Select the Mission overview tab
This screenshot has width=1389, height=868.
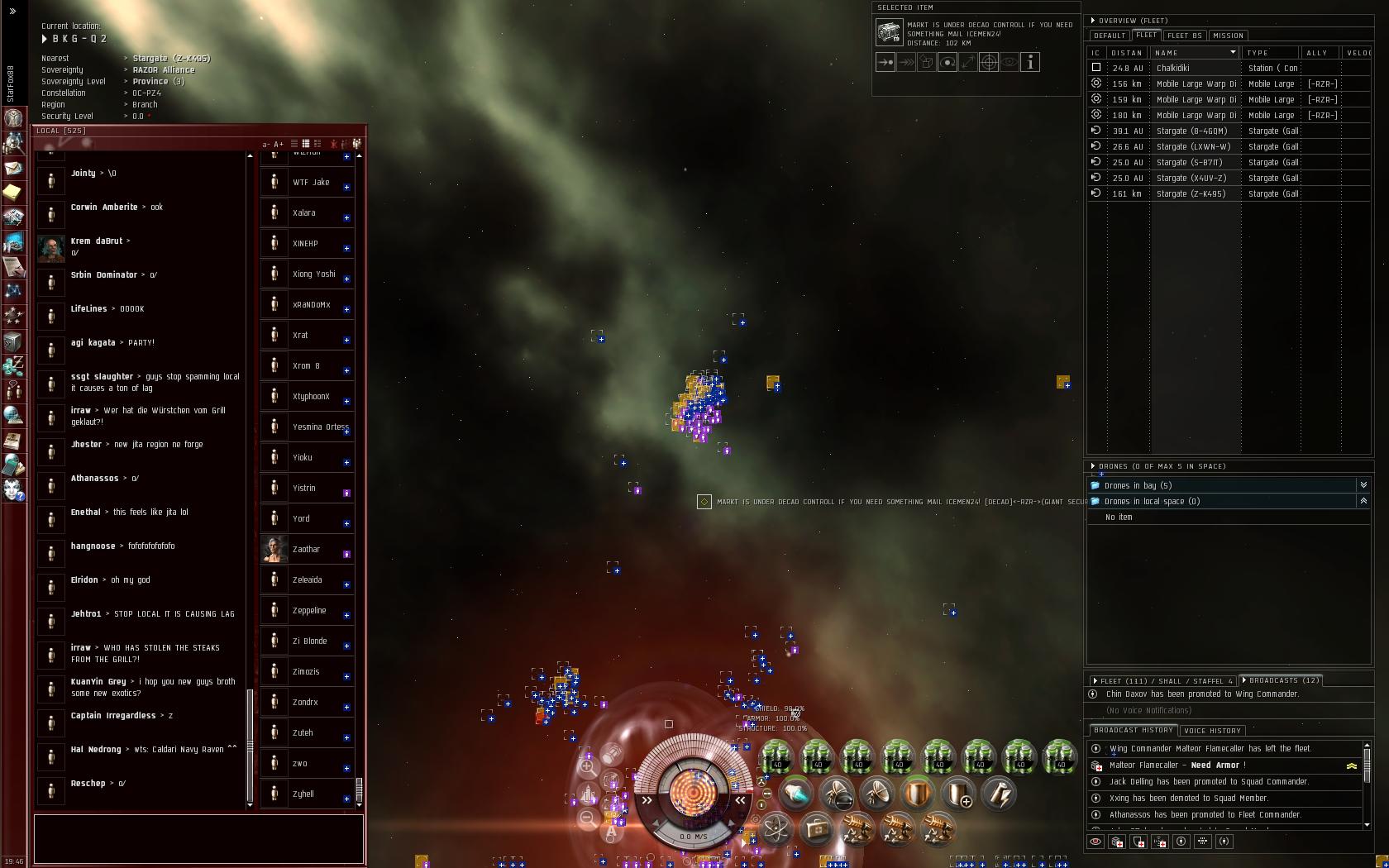point(1228,36)
